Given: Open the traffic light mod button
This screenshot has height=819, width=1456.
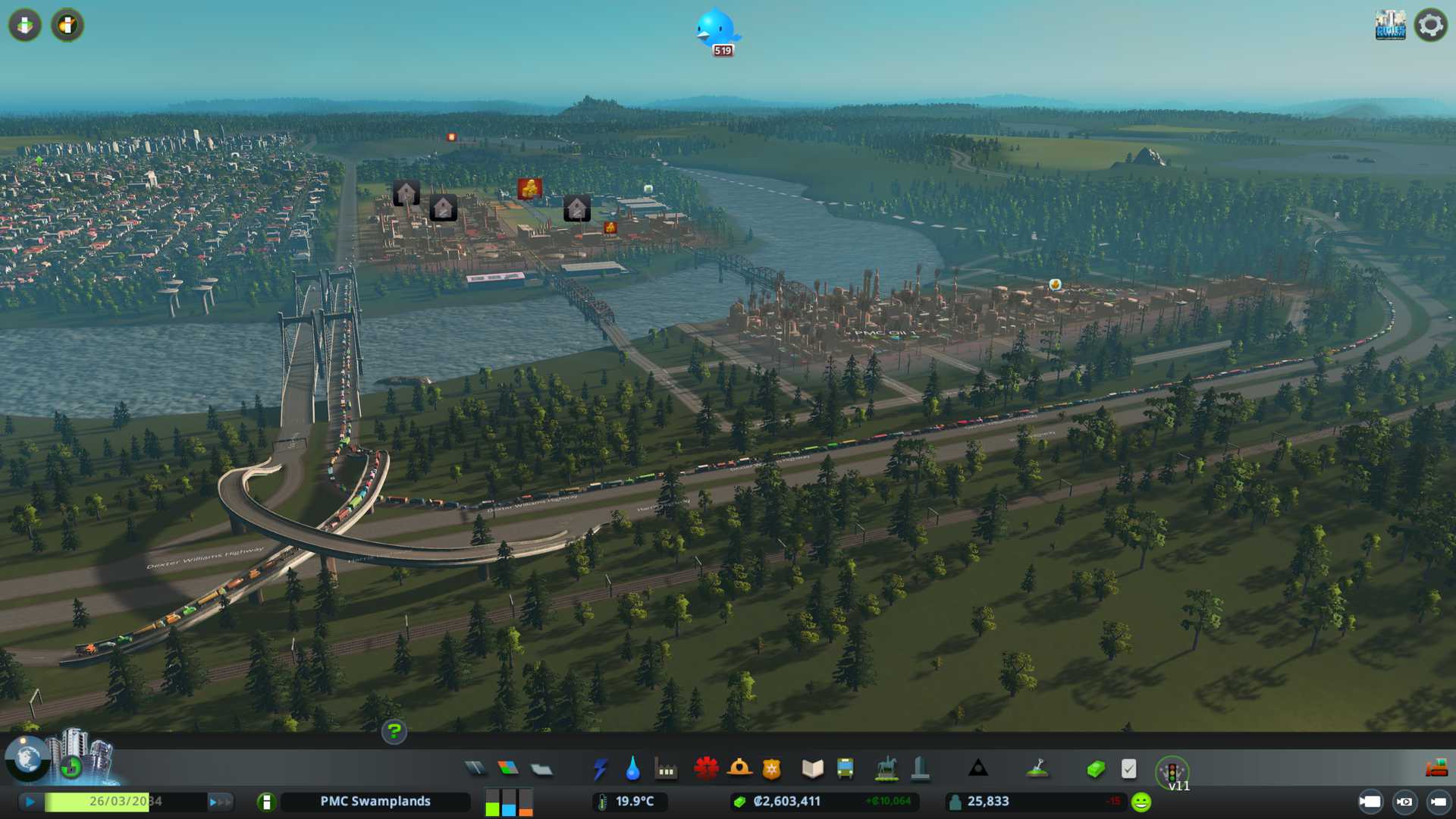Looking at the screenshot, I should (1172, 771).
